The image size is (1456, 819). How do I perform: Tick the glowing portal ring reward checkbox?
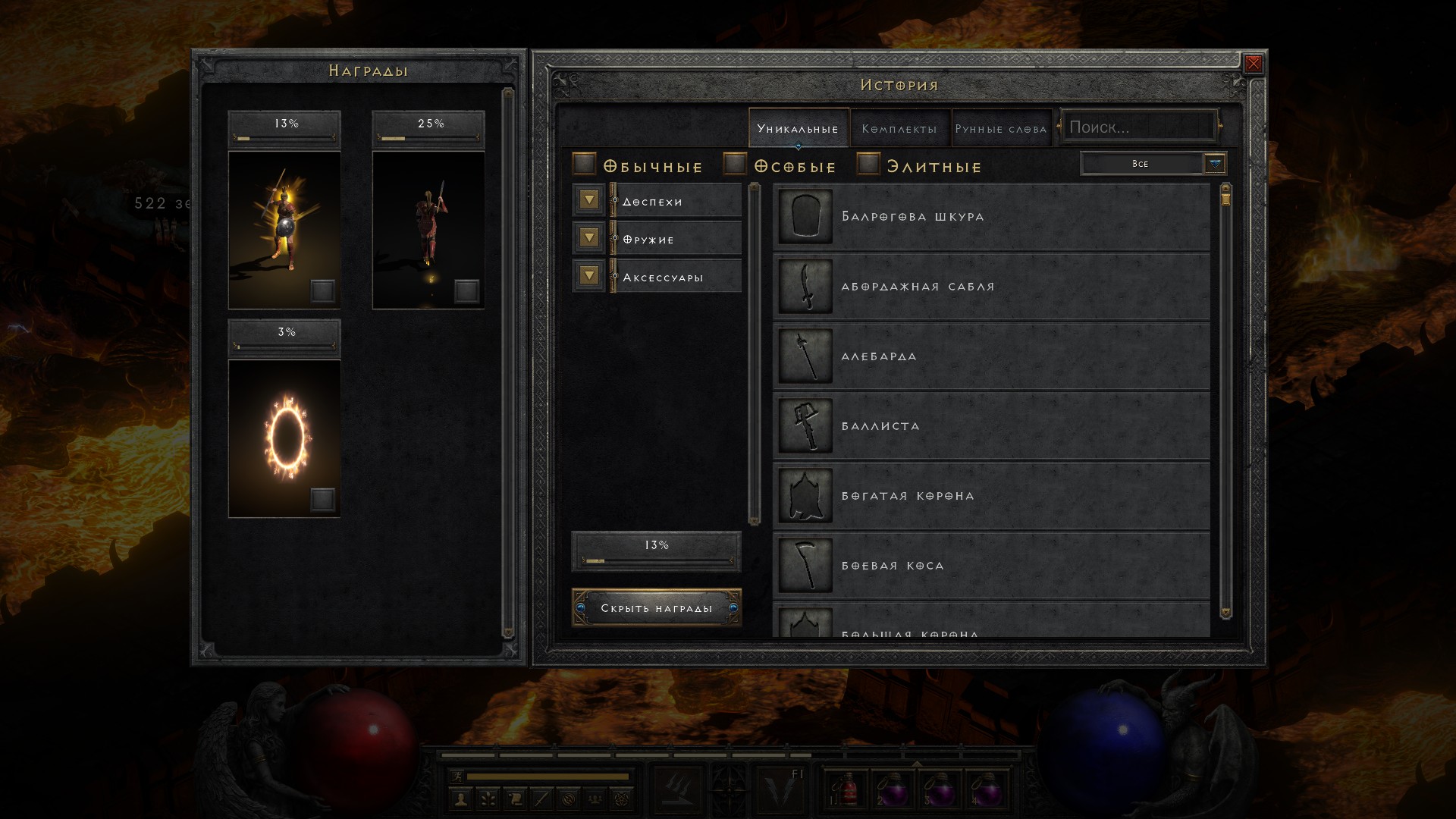pyautogui.click(x=322, y=499)
